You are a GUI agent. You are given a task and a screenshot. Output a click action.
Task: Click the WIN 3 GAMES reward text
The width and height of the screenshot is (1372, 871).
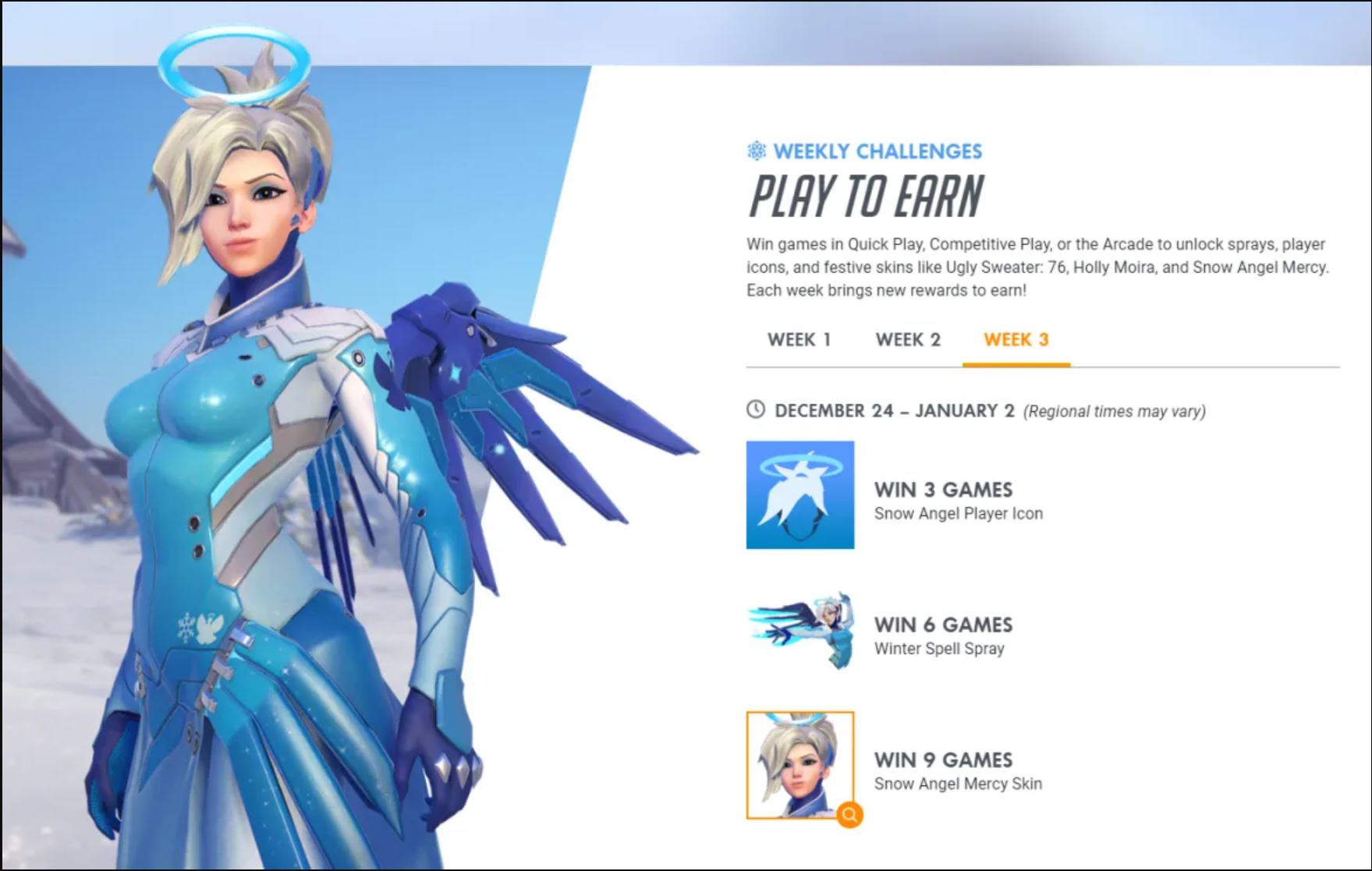point(941,490)
